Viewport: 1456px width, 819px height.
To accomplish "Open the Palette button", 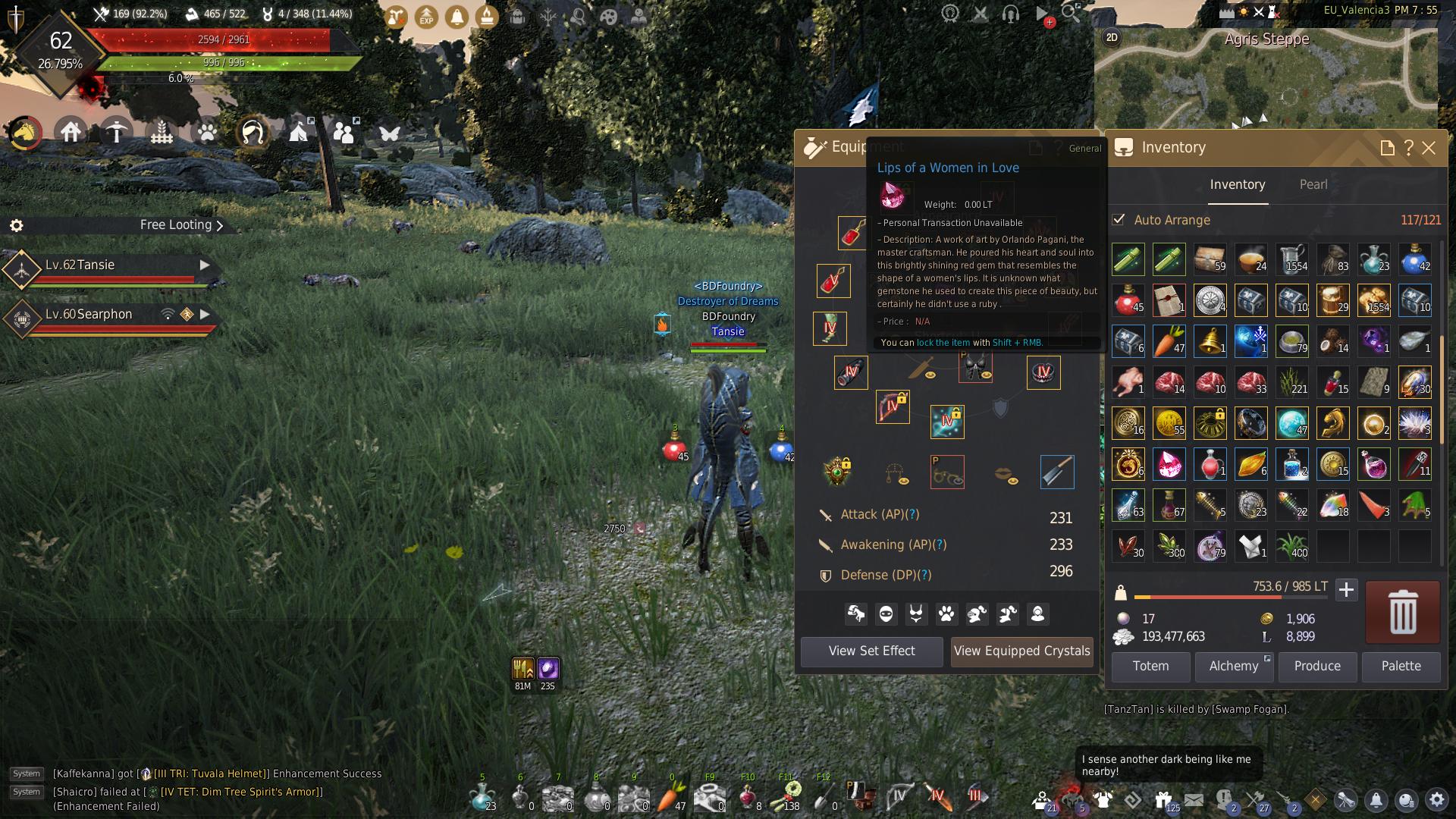I will pyautogui.click(x=1401, y=667).
